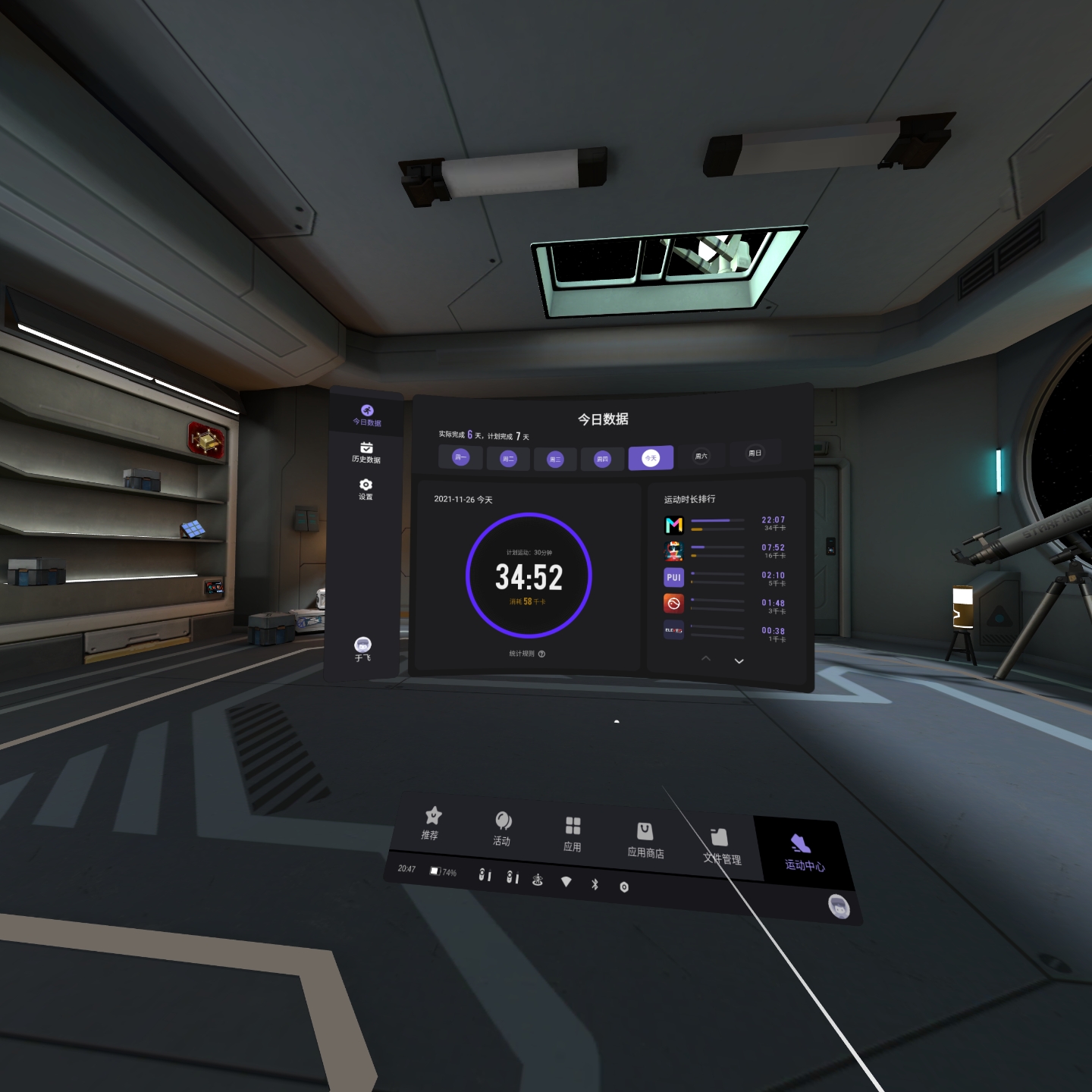Click the ranking list down arrow
Screen dimensions: 1092x1092
[739, 661]
